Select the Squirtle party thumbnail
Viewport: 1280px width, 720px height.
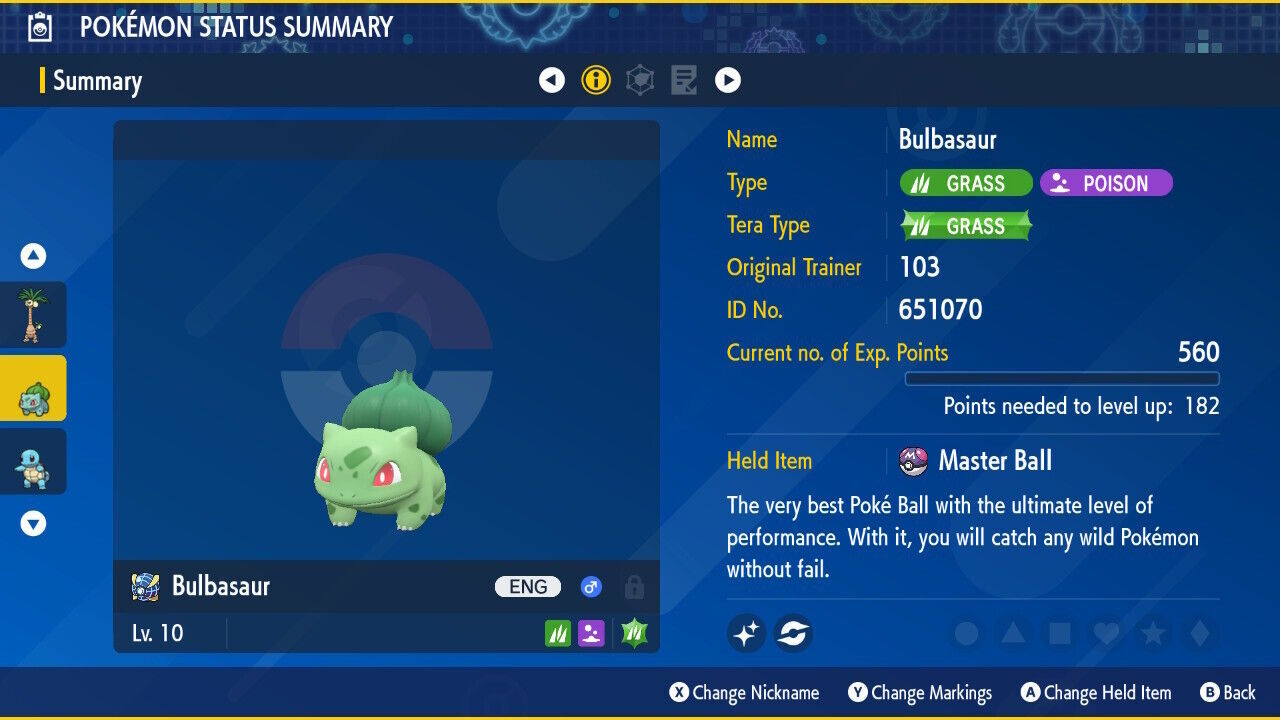33,461
